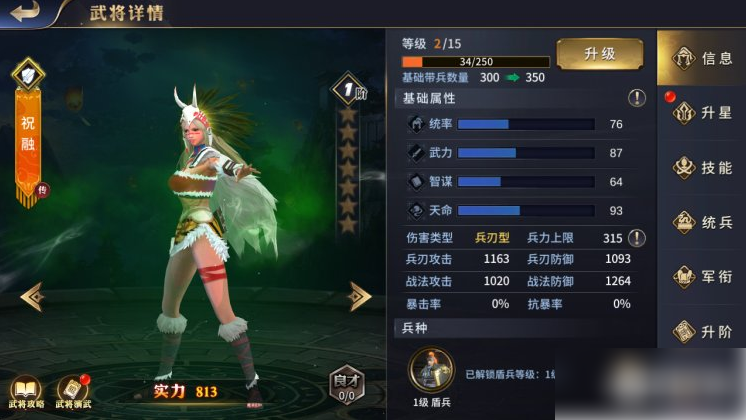The width and height of the screenshot is (746, 420).
Task: Open the 升星 star upgrade tab
Action: [x=701, y=113]
